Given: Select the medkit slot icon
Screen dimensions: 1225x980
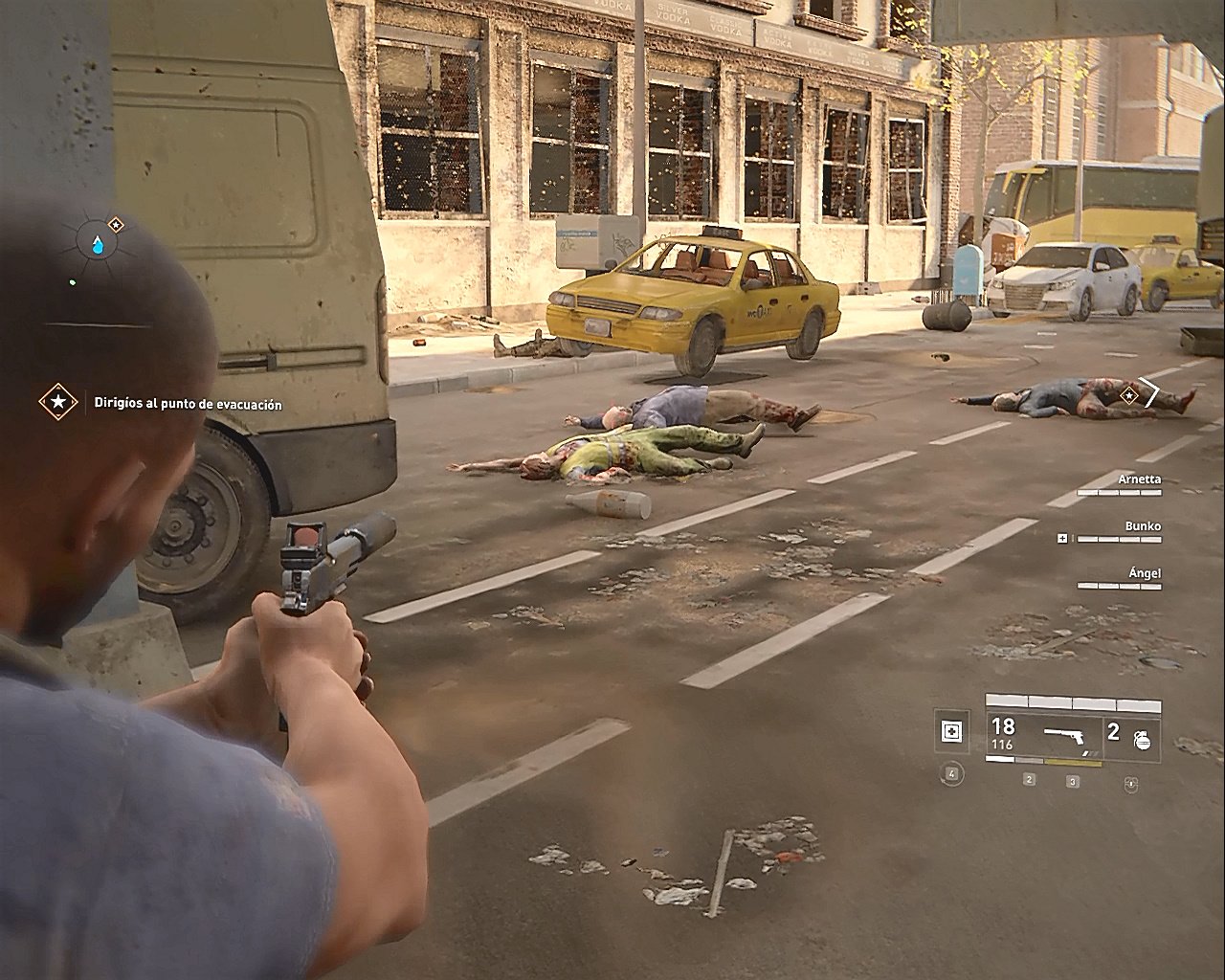Looking at the screenshot, I should (x=950, y=733).
